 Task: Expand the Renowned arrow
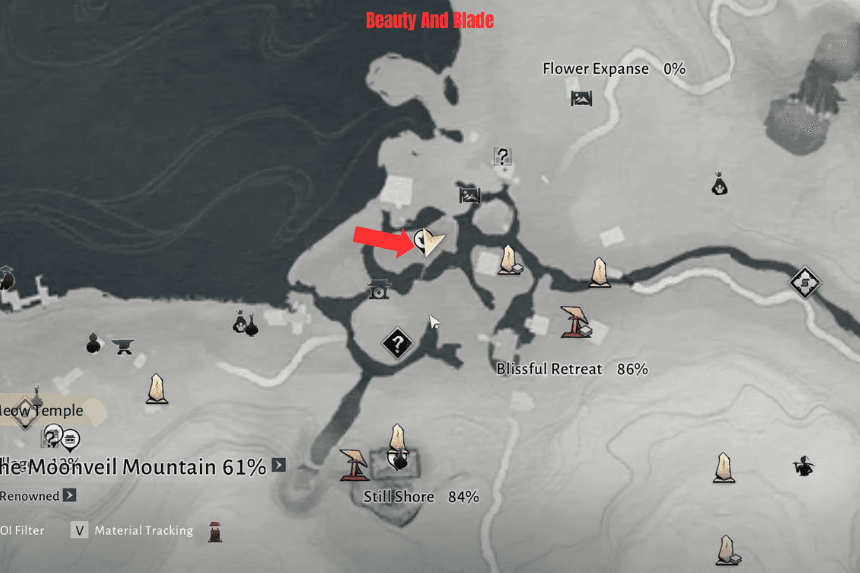coord(69,495)
